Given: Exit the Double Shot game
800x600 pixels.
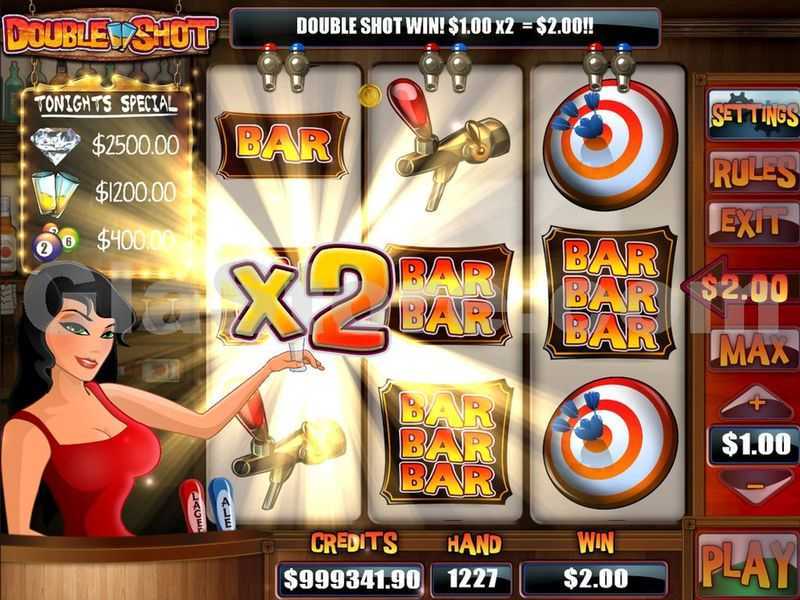Looking at the screenshot, I should pos(751,223).
